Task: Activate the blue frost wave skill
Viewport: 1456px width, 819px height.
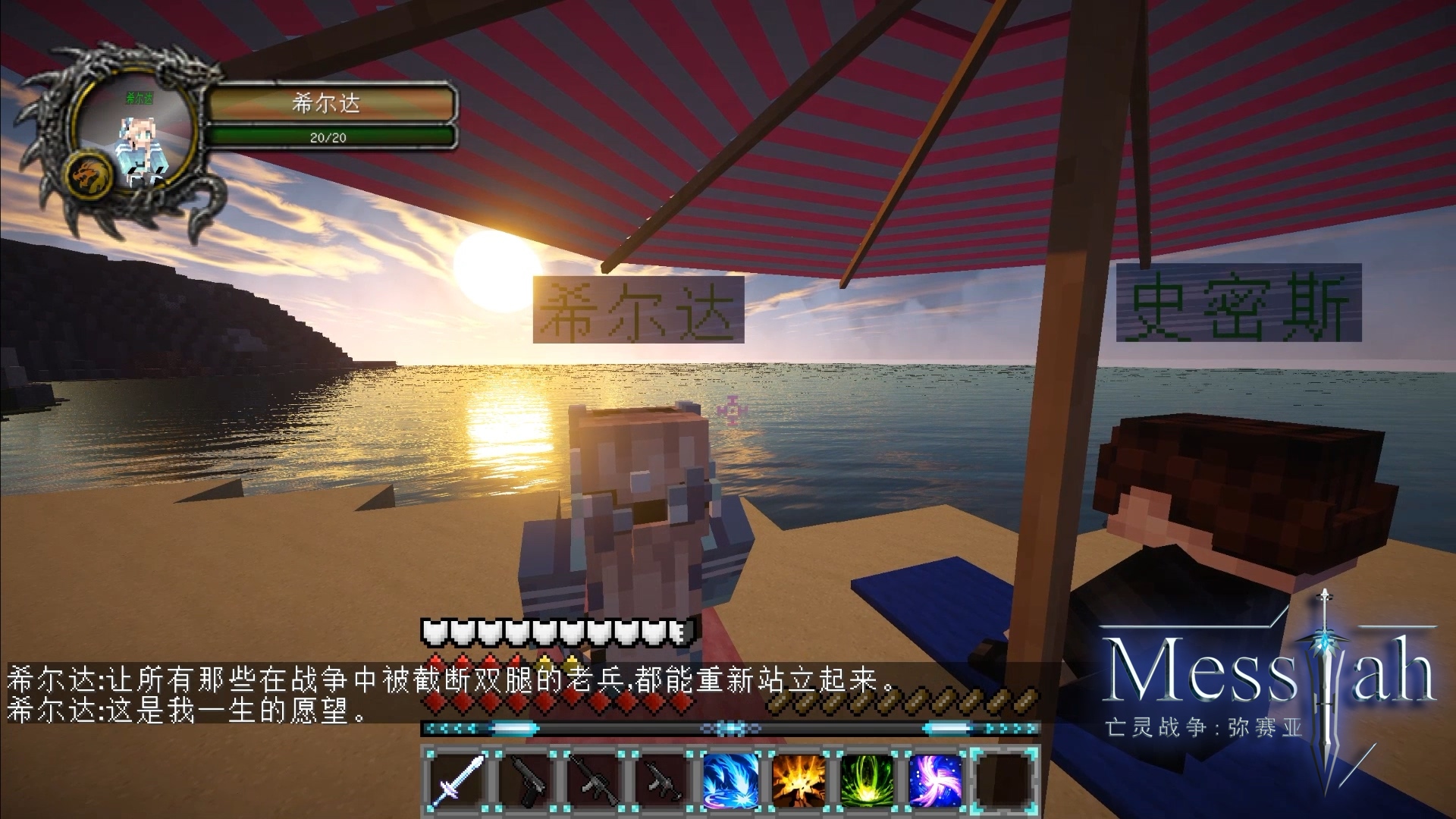Action: [x=730, y=780]
